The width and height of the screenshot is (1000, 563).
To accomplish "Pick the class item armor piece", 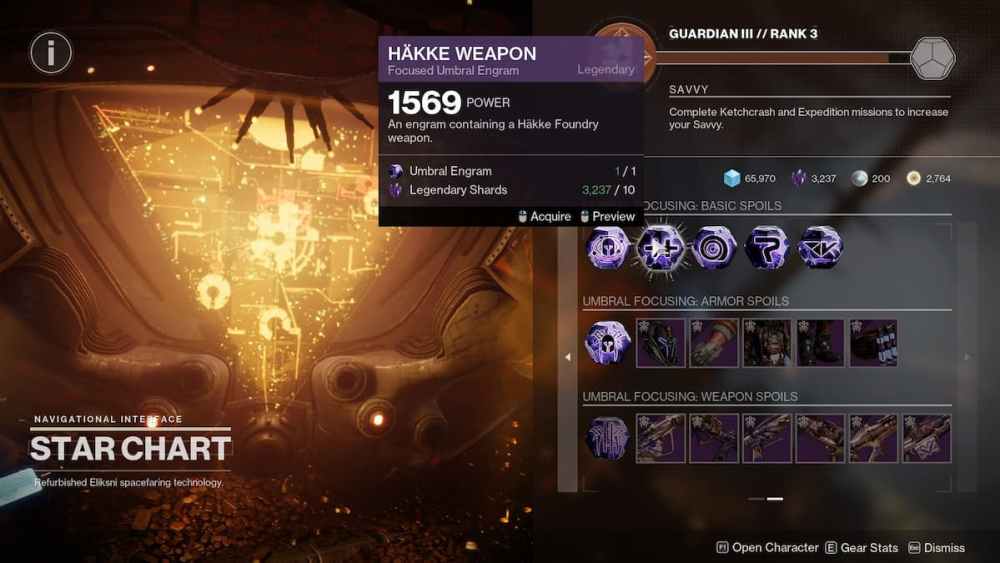I will [873, 343].
